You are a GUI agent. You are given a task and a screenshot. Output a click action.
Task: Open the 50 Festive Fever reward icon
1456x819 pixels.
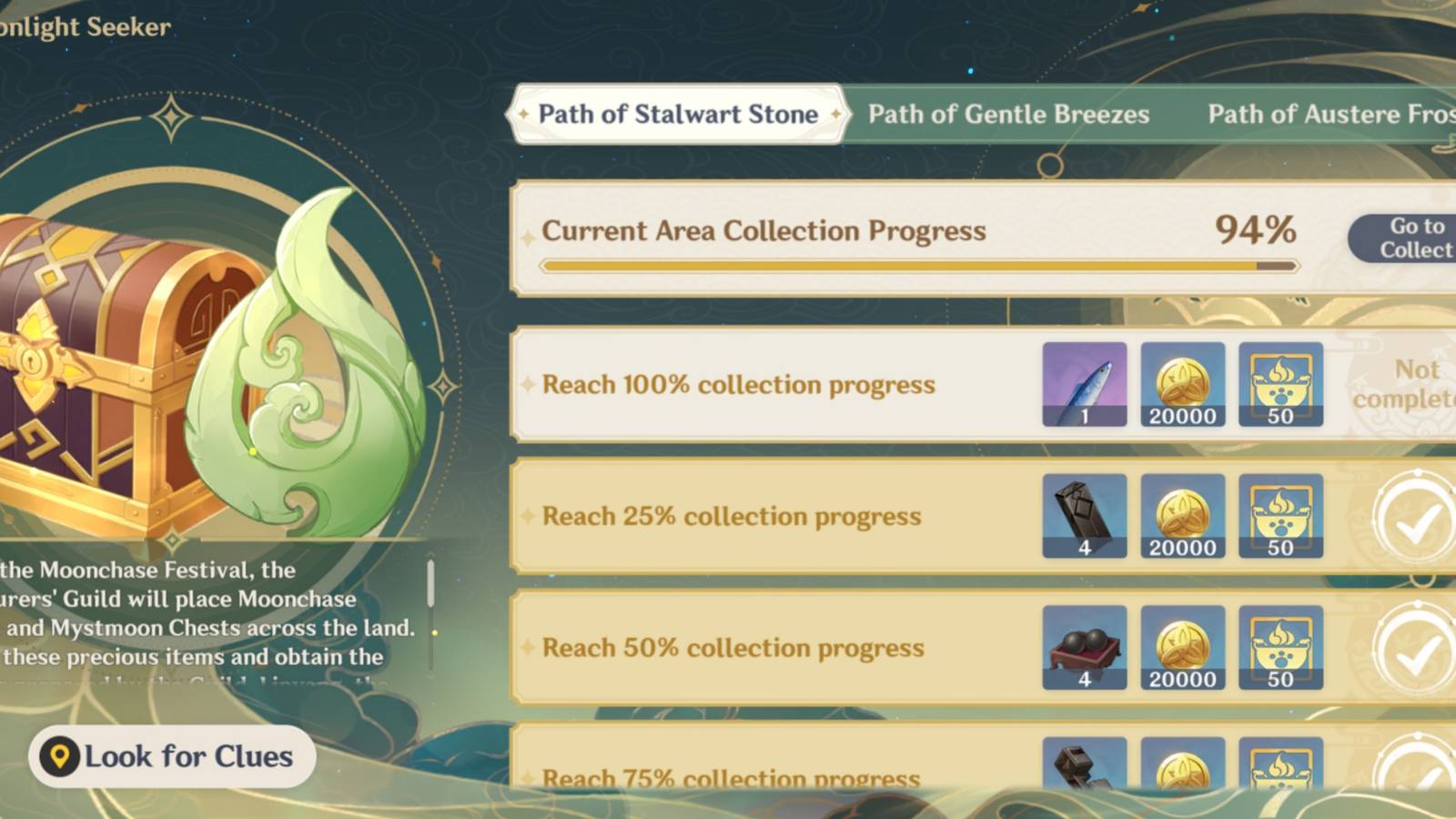pyautogui.click(x=1281, y=383)
